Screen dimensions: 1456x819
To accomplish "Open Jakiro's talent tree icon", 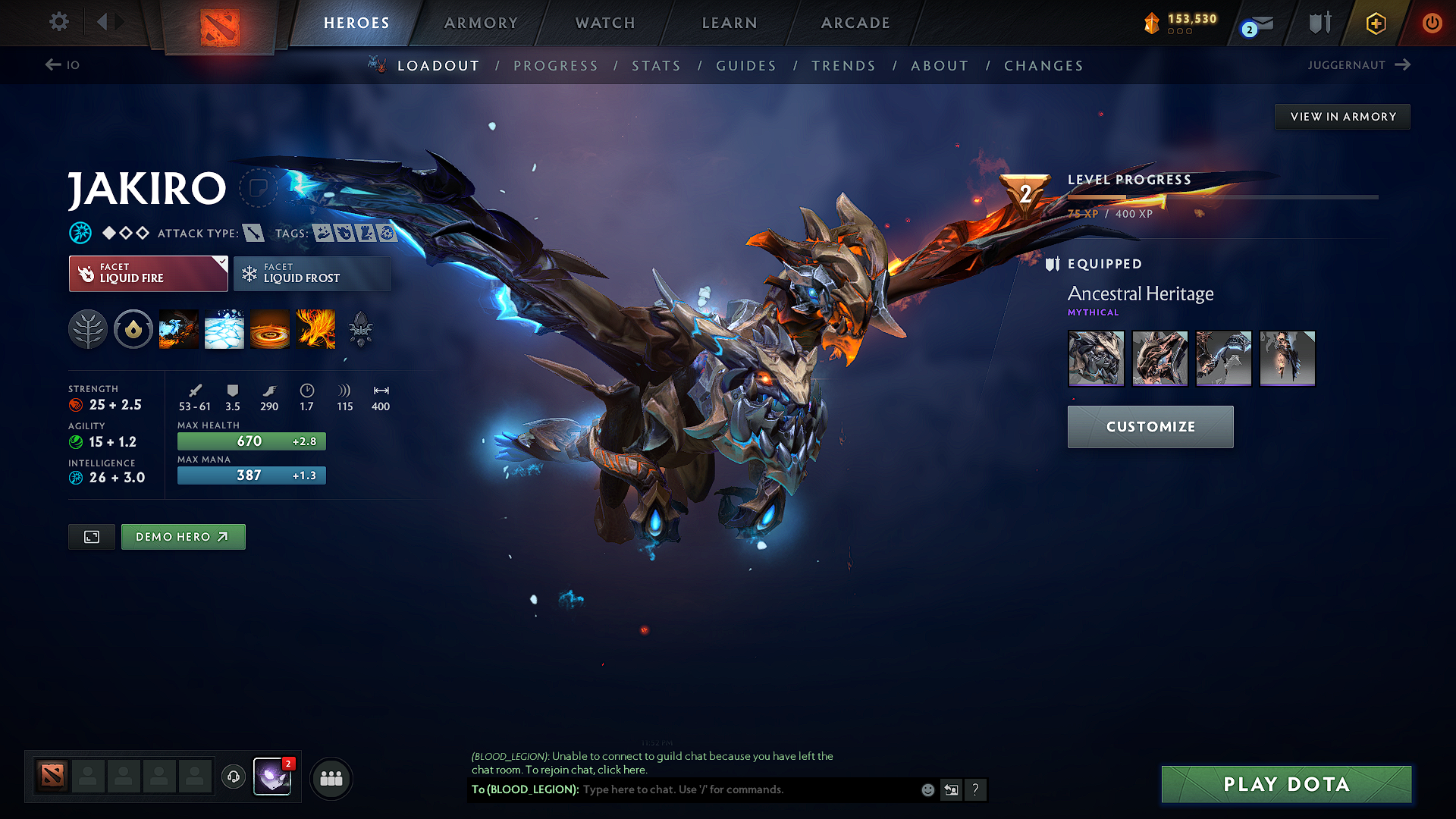I will [x=88, y=329].
